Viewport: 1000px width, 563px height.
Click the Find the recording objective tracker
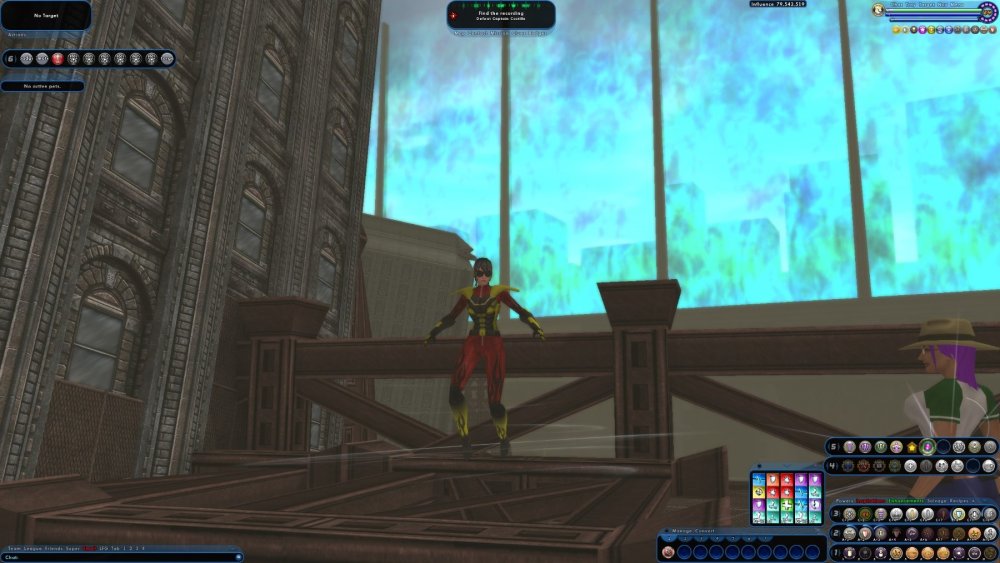coord(501,15)
